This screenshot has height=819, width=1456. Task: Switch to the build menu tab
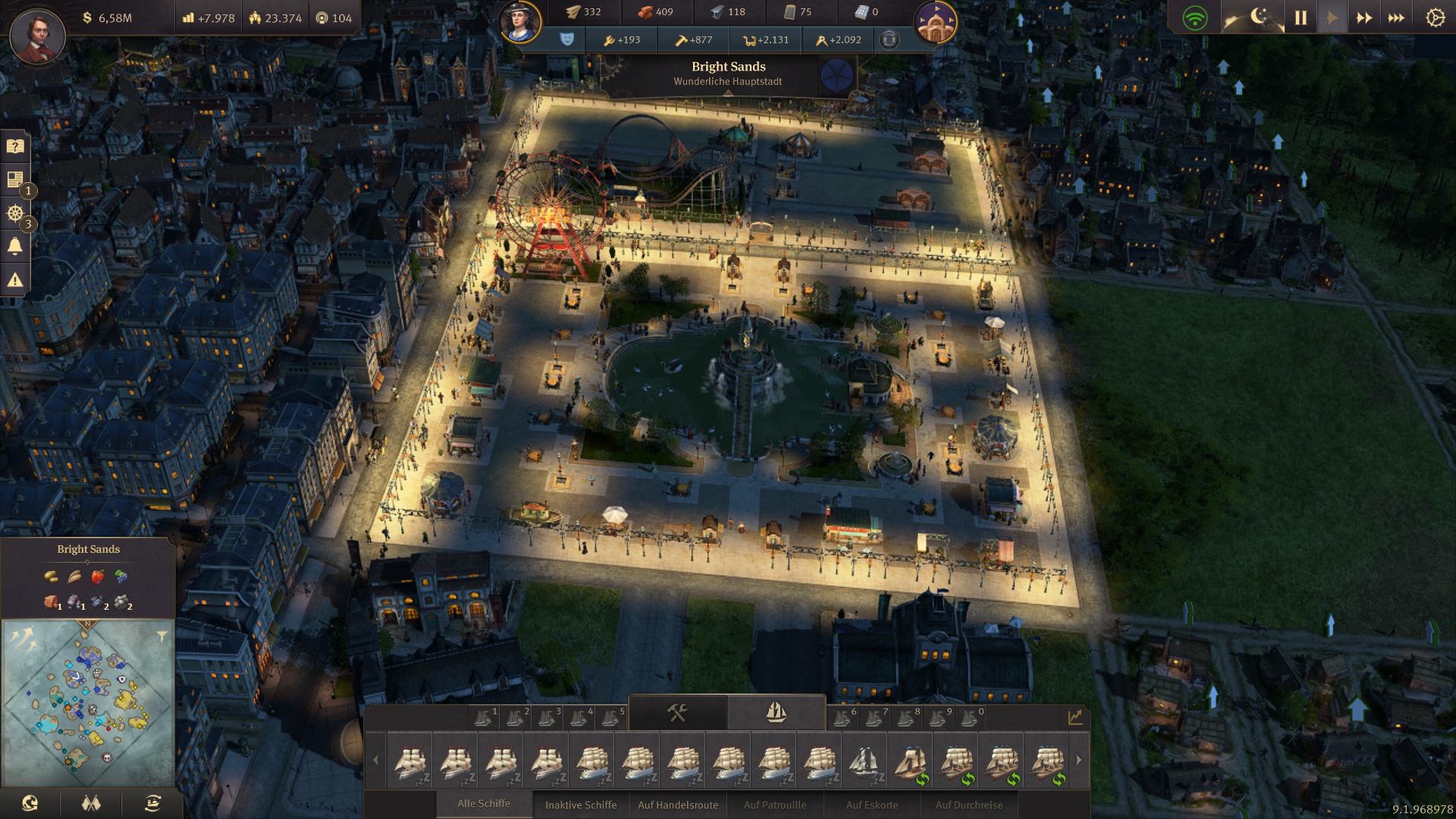(677, 713)
